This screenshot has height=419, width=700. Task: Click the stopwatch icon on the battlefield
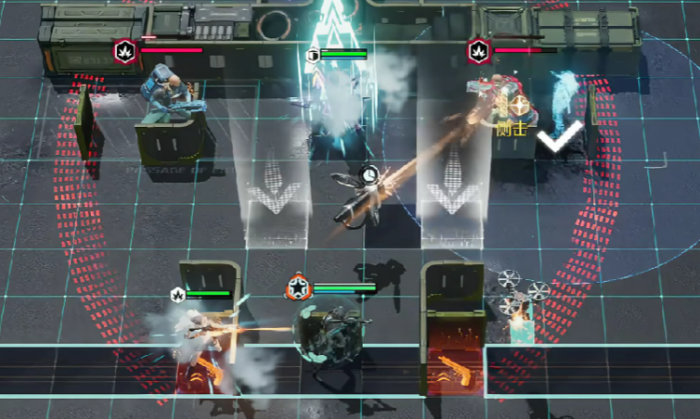click(370, 174)
